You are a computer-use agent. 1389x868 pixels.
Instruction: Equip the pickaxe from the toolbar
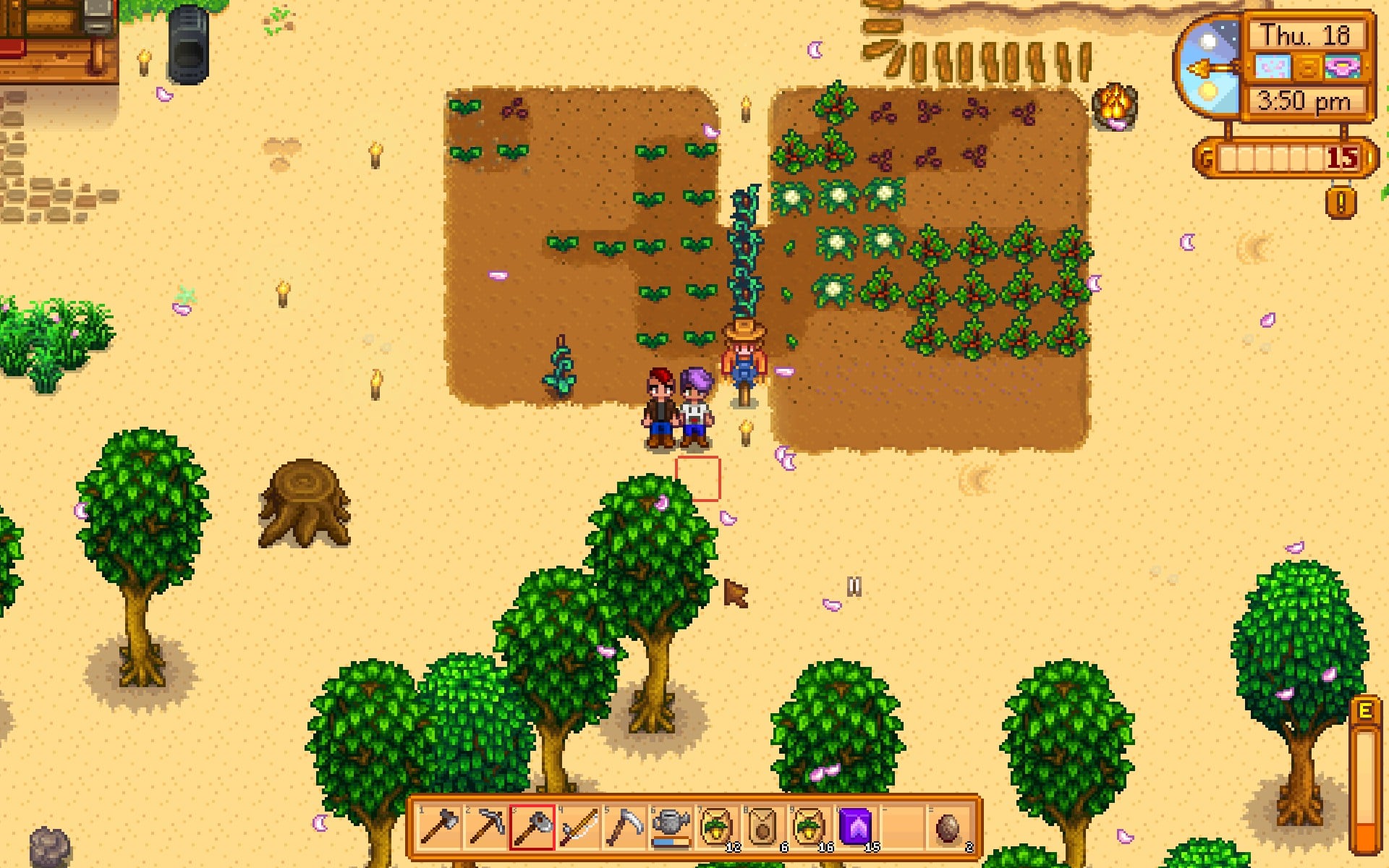[485, 827]
